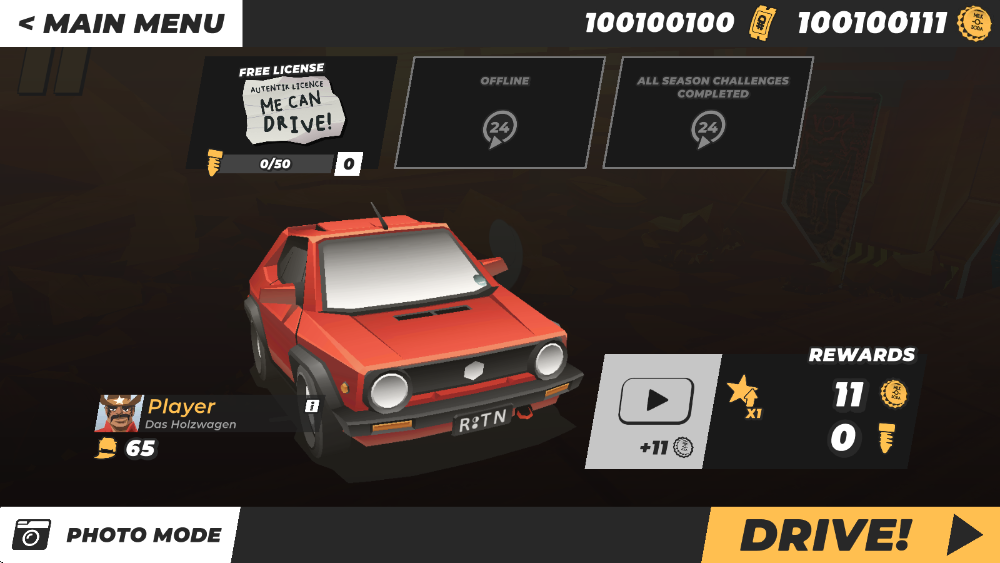
Task: Open the Free License challenge card
Action: (x=292, y=114)
